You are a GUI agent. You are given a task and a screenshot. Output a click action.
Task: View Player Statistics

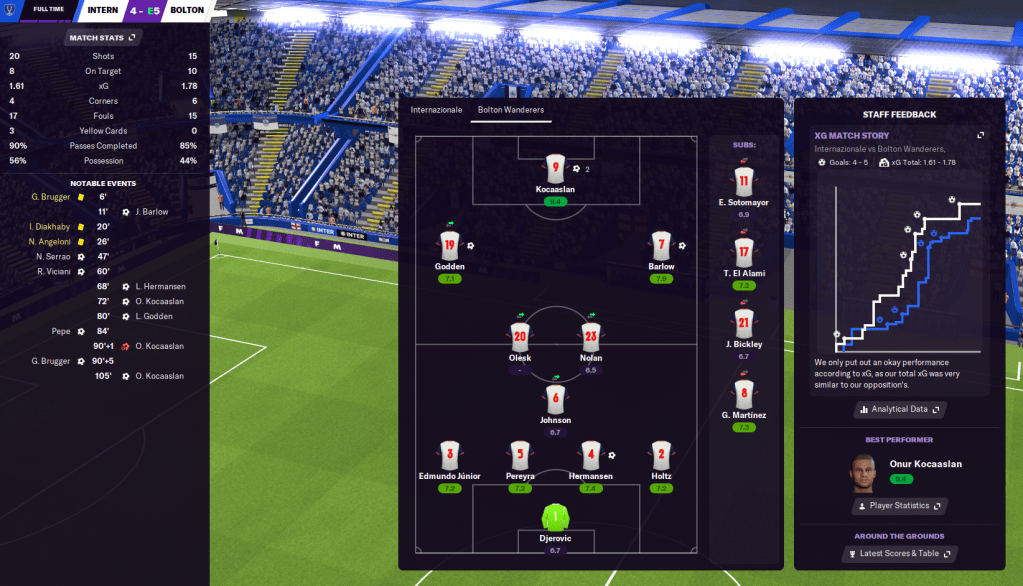(900, 506)
